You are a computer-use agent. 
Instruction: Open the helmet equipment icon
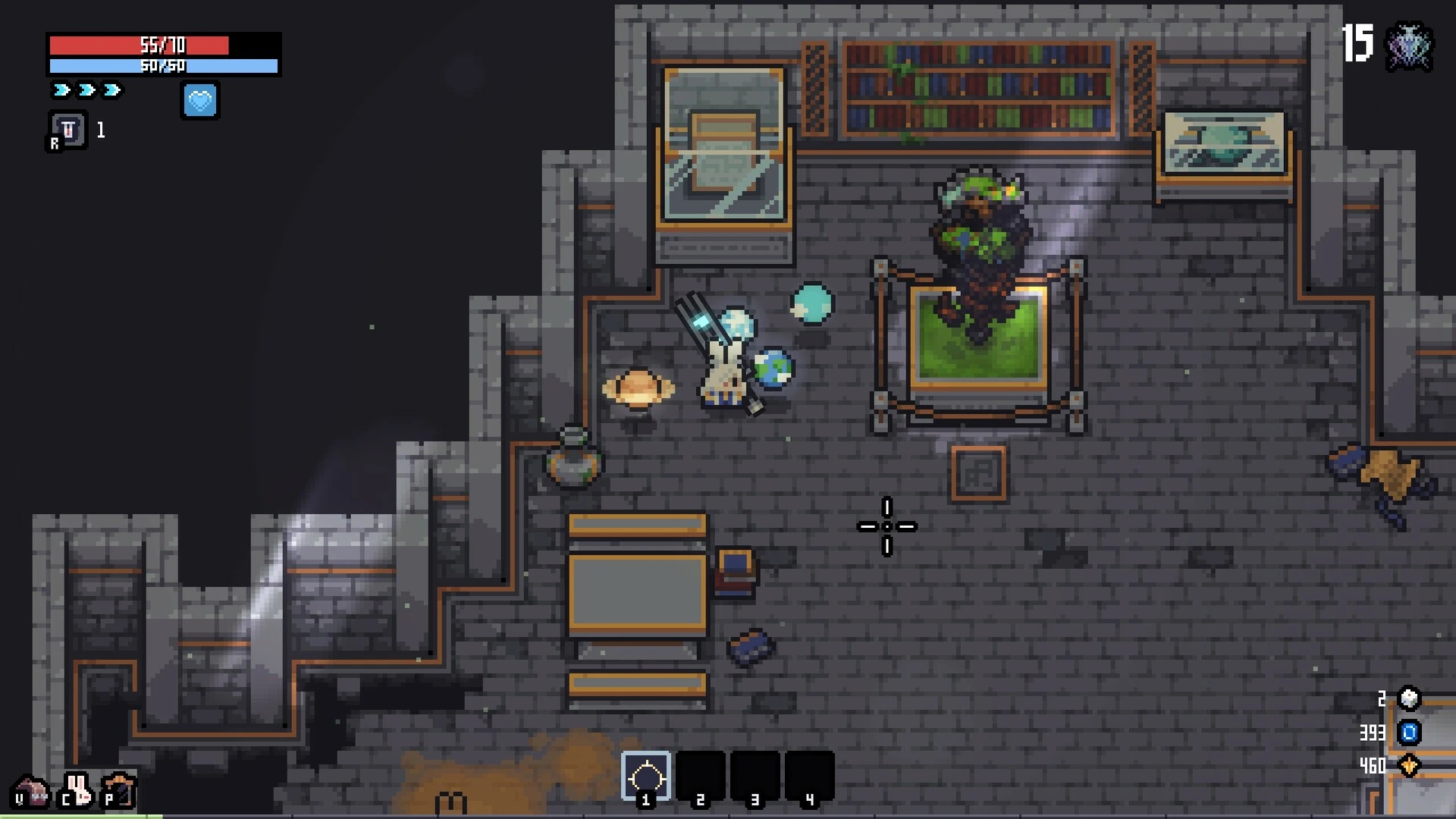(32, 790)
